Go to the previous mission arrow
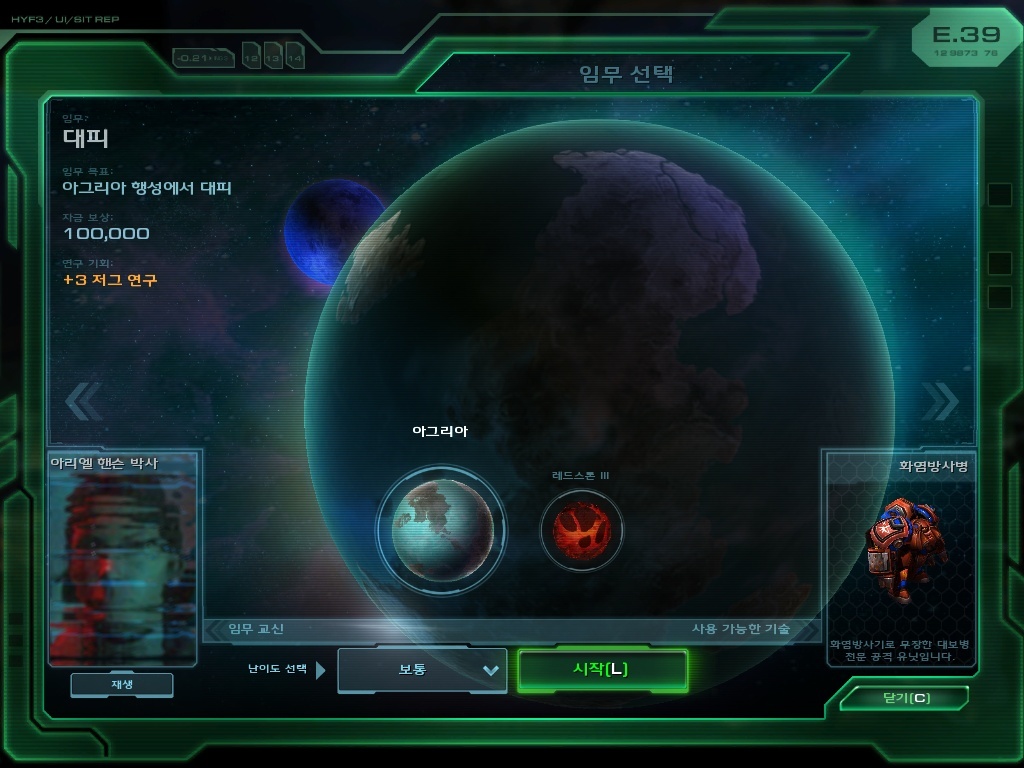Image resolution: width=1024 pixels, height=768 pixels. pyautogui.click(x=83, y=401)
